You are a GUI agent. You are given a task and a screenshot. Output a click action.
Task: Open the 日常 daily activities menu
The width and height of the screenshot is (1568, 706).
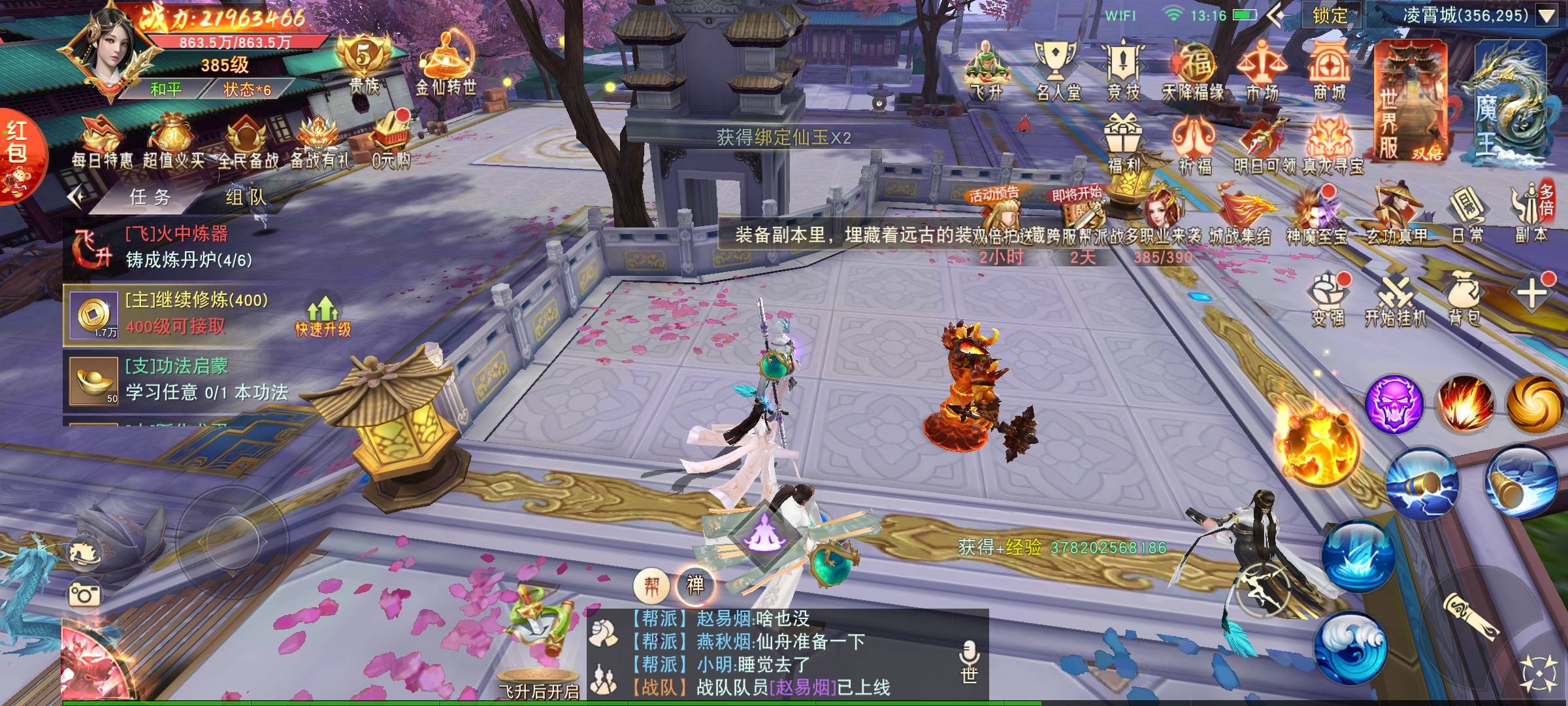click(x=1467, y=216)
